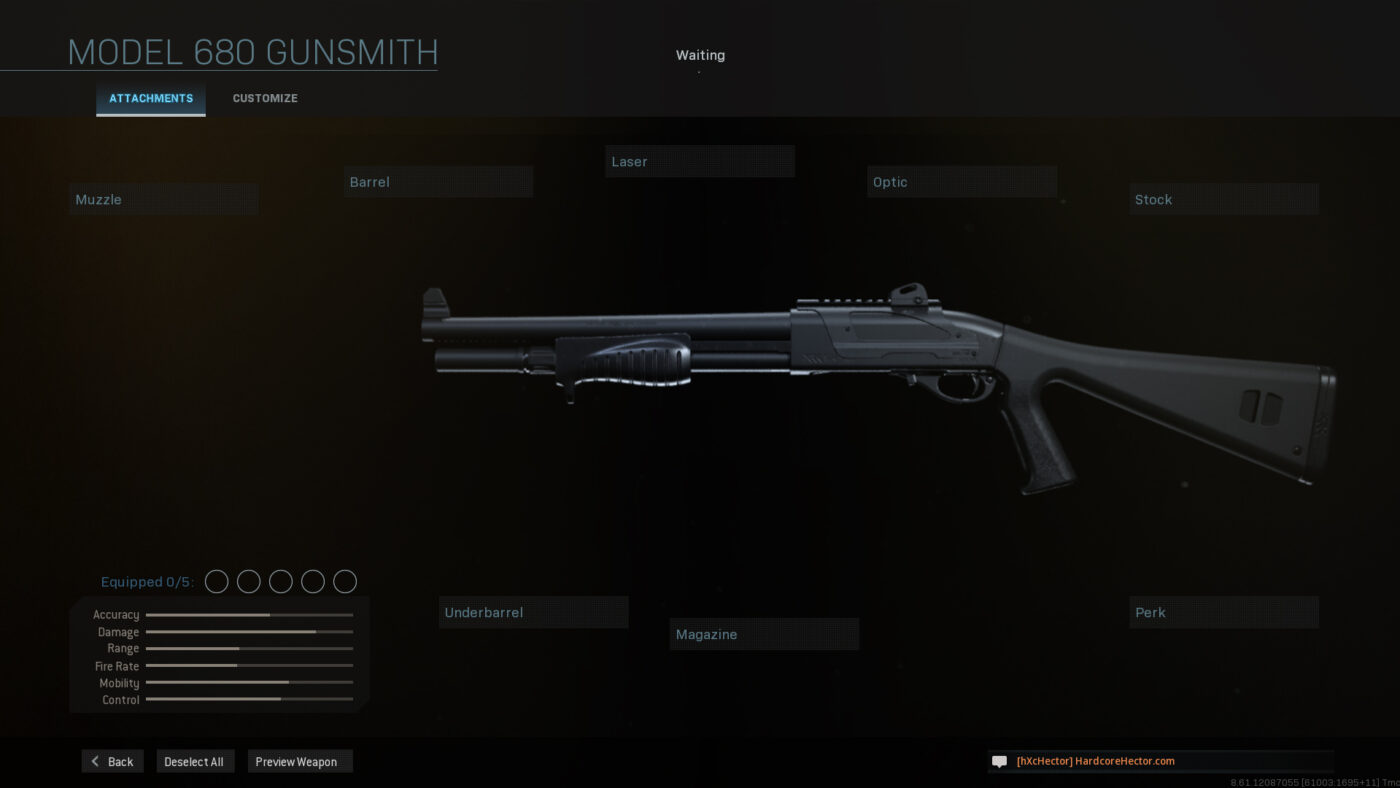The width and height of the screenshot is (1400, 788).
Task: Choose the Magazine attachment slot
Action: 764,634
